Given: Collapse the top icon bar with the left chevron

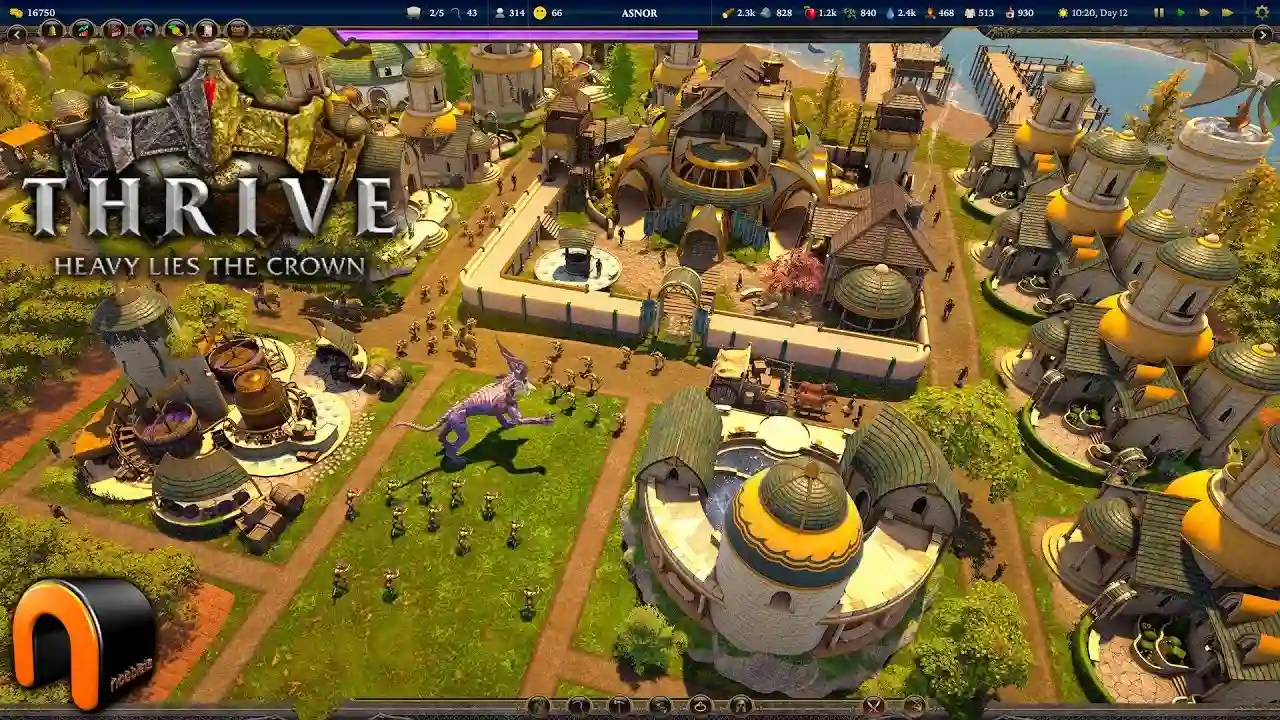Looking at the screenshot, I should click(17, 34).
